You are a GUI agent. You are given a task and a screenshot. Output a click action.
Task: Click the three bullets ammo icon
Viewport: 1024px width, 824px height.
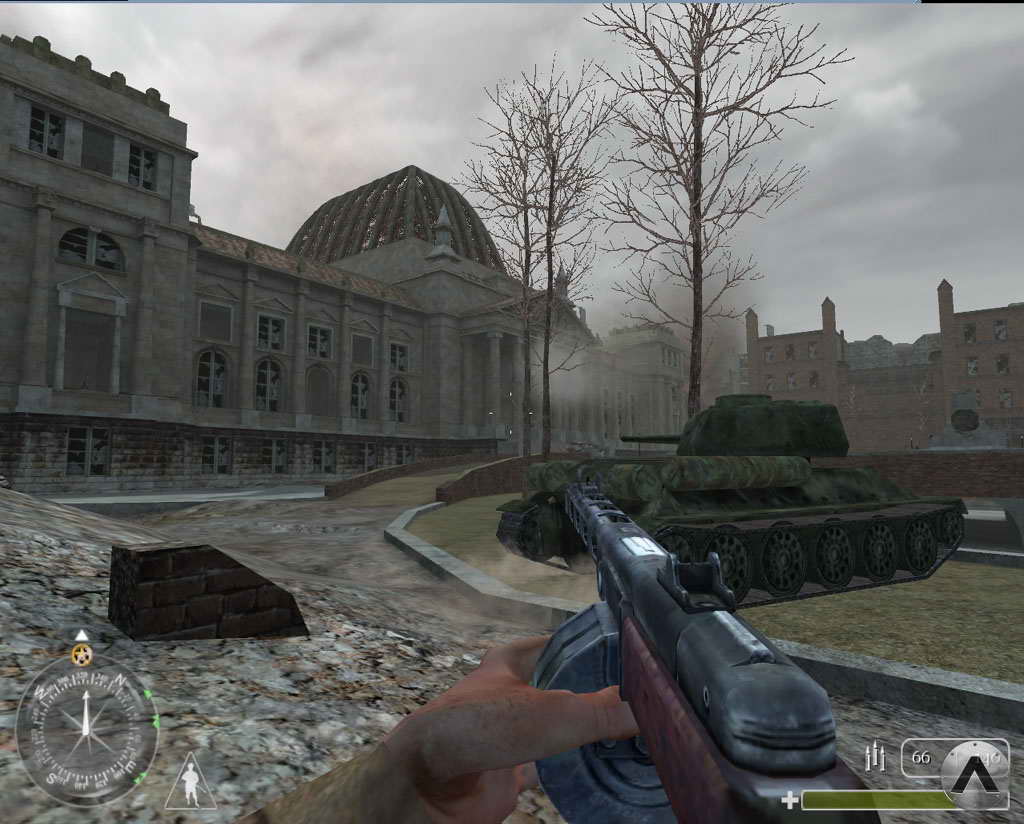tap(878, 757)
